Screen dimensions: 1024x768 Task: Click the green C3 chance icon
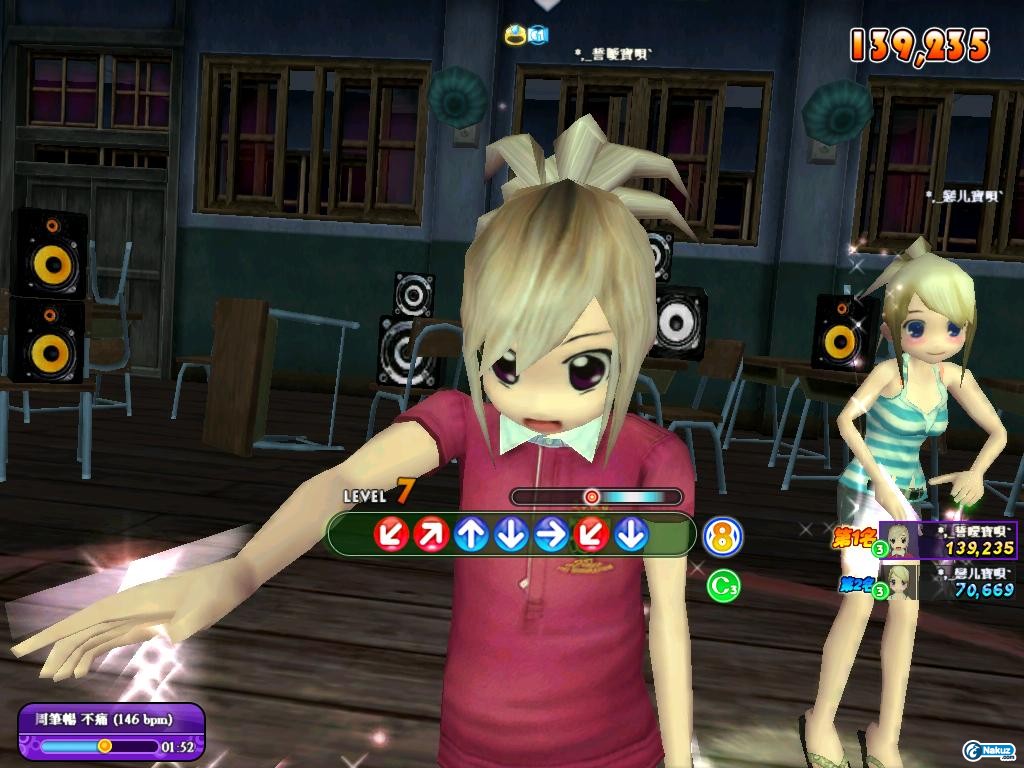[x=723, y=585]
